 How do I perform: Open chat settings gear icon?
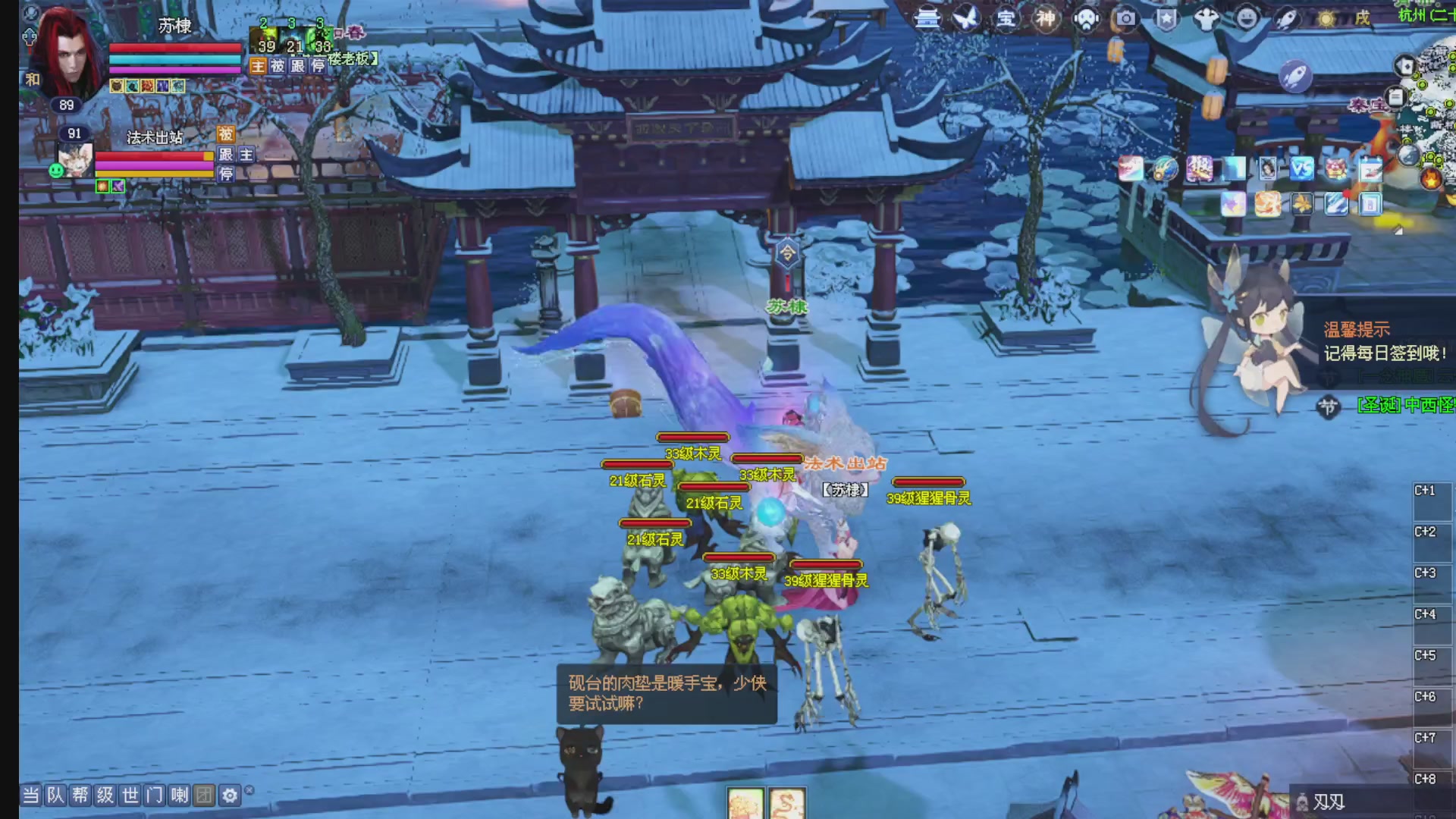[x=230, y=795]
